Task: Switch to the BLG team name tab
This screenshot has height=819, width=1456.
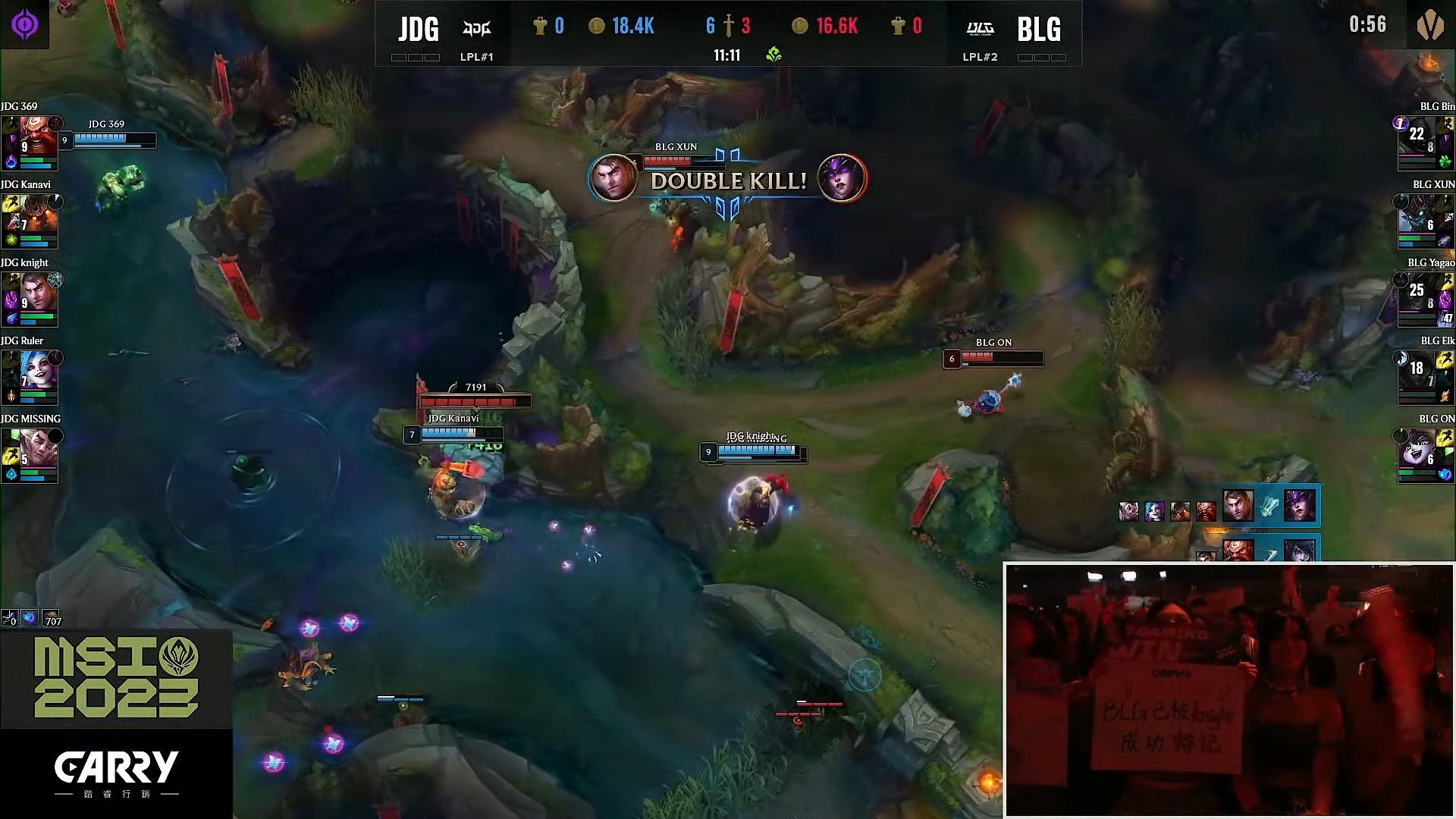Action: pos(1040,29)
